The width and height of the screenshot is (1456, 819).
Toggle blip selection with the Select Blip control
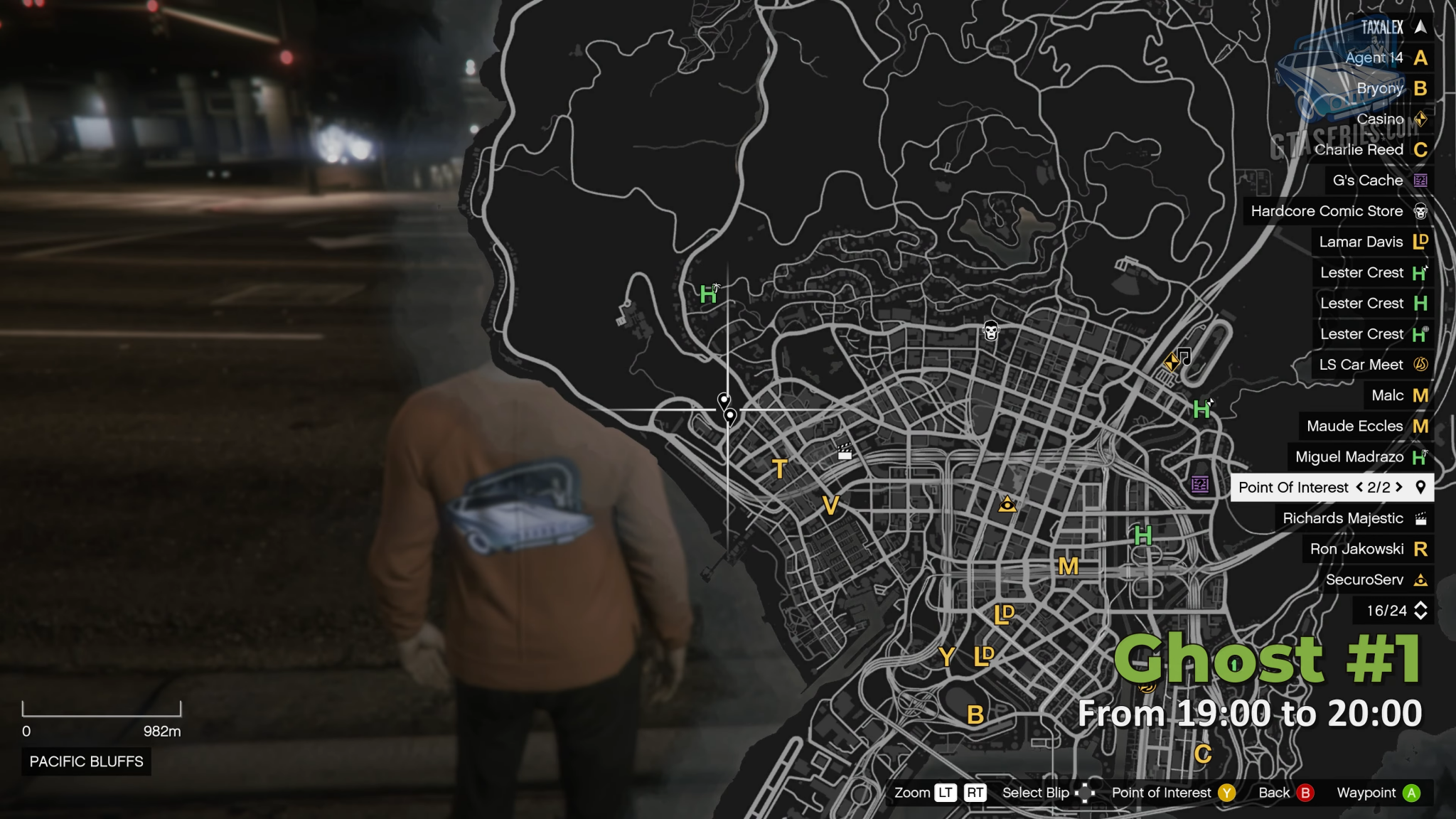1087,793
